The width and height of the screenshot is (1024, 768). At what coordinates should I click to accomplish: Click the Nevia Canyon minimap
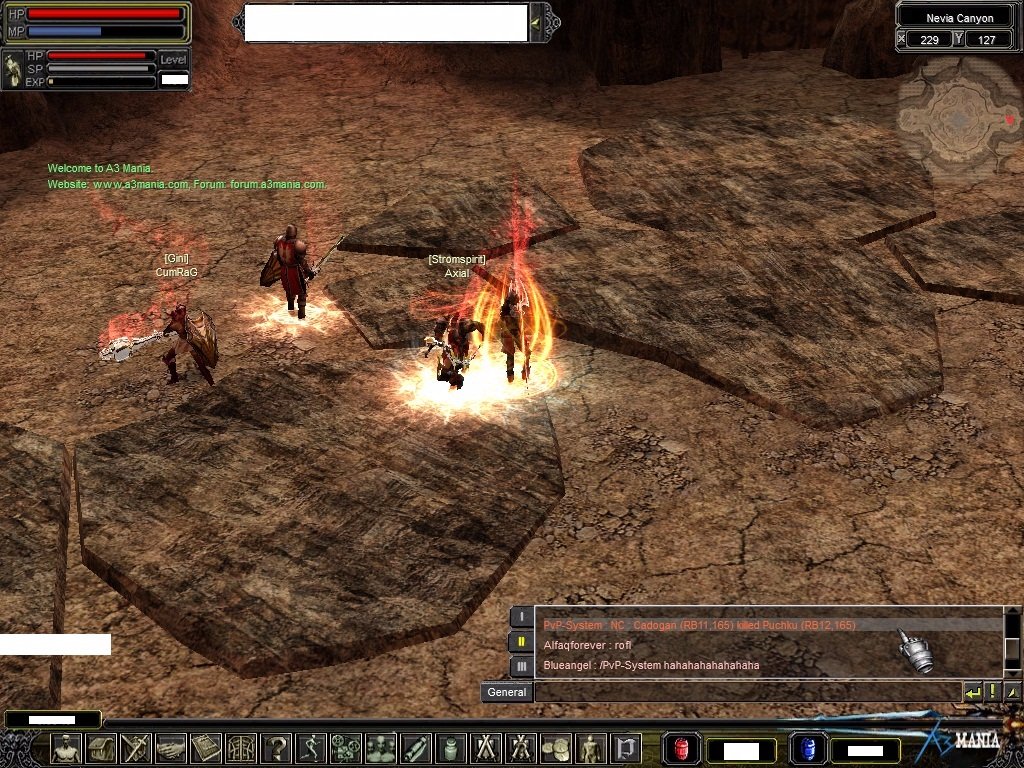tap(958, 119)
